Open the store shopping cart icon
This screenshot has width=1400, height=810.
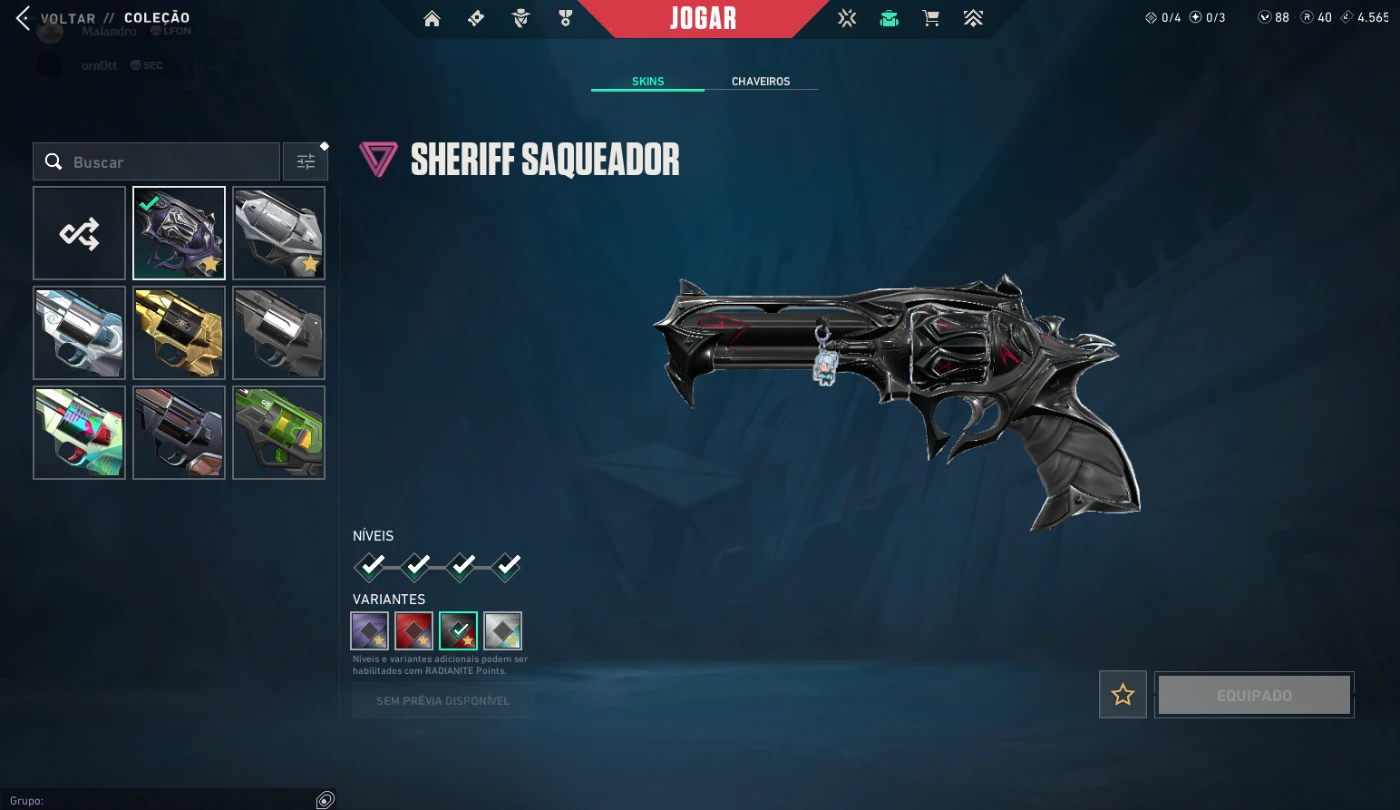931,18
